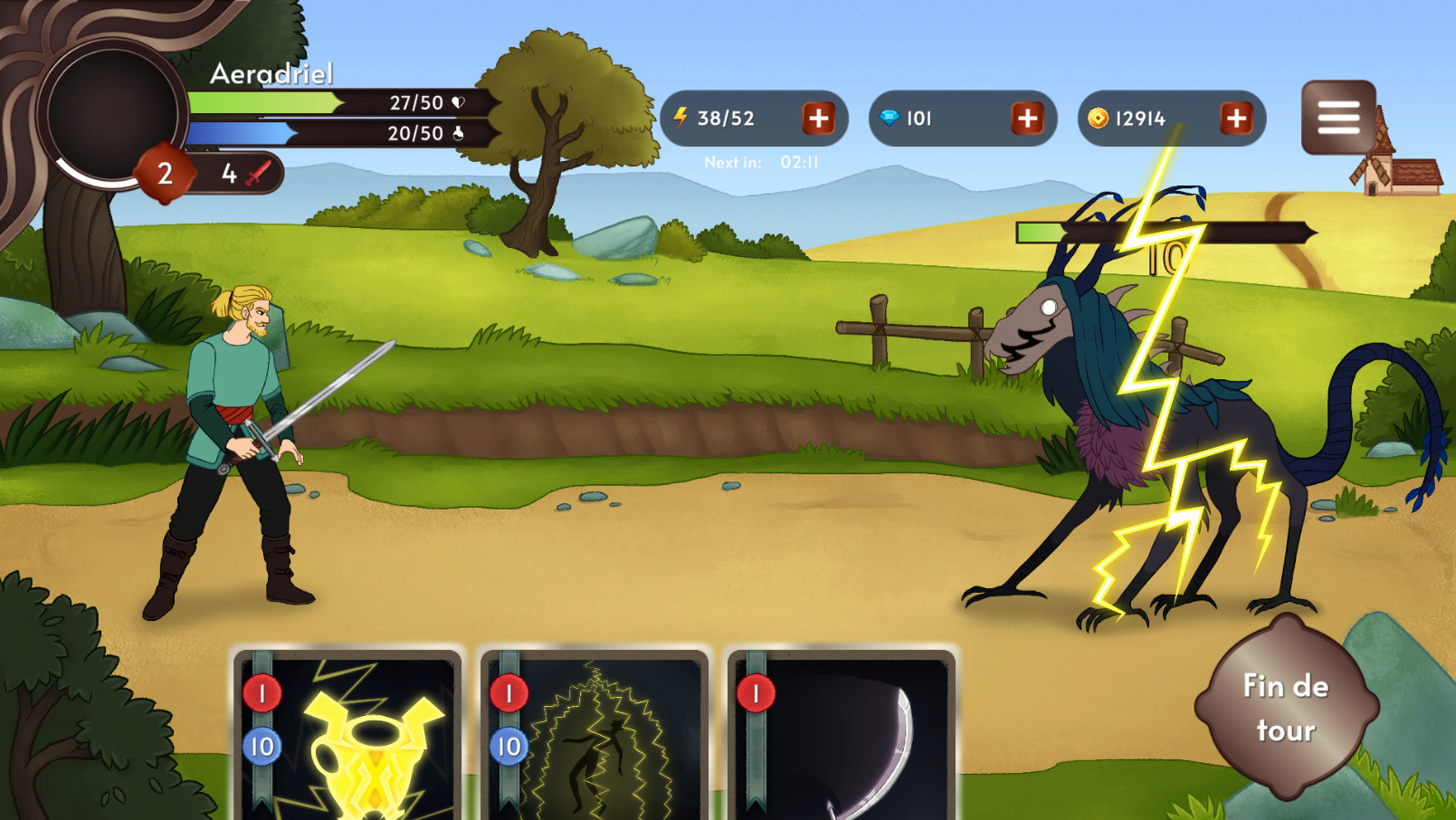
Task: Click the level 2 badge
Action: [165, 171]
